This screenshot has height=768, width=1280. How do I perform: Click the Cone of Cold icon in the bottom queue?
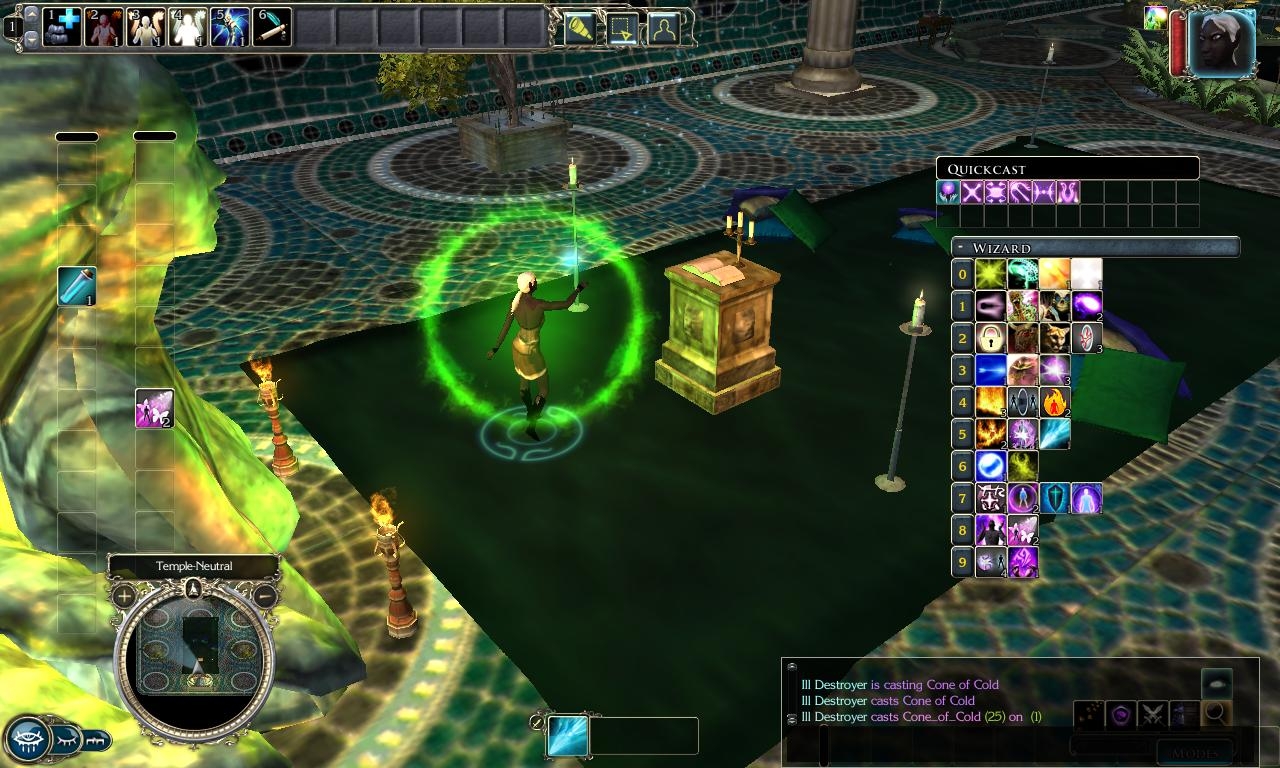[x=567, y=736]
